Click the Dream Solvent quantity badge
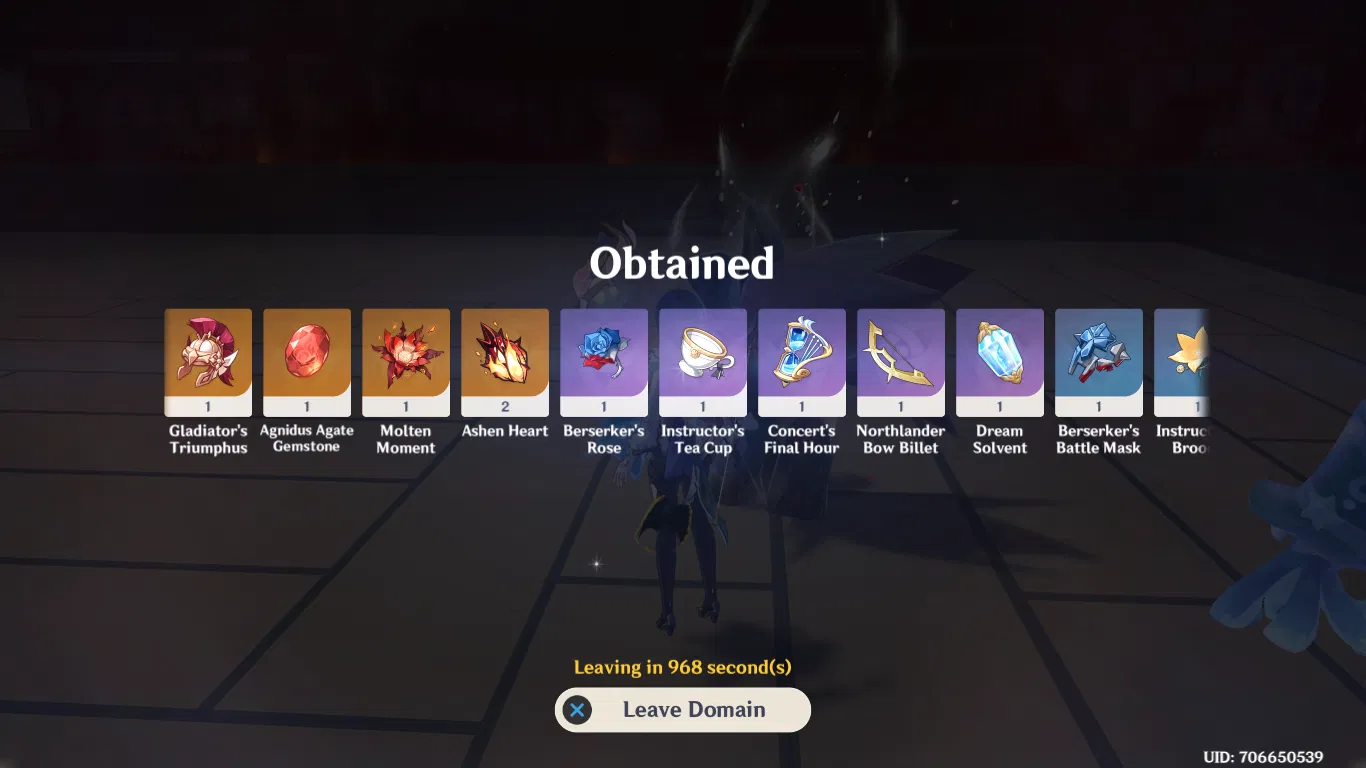 point(1000,405)
